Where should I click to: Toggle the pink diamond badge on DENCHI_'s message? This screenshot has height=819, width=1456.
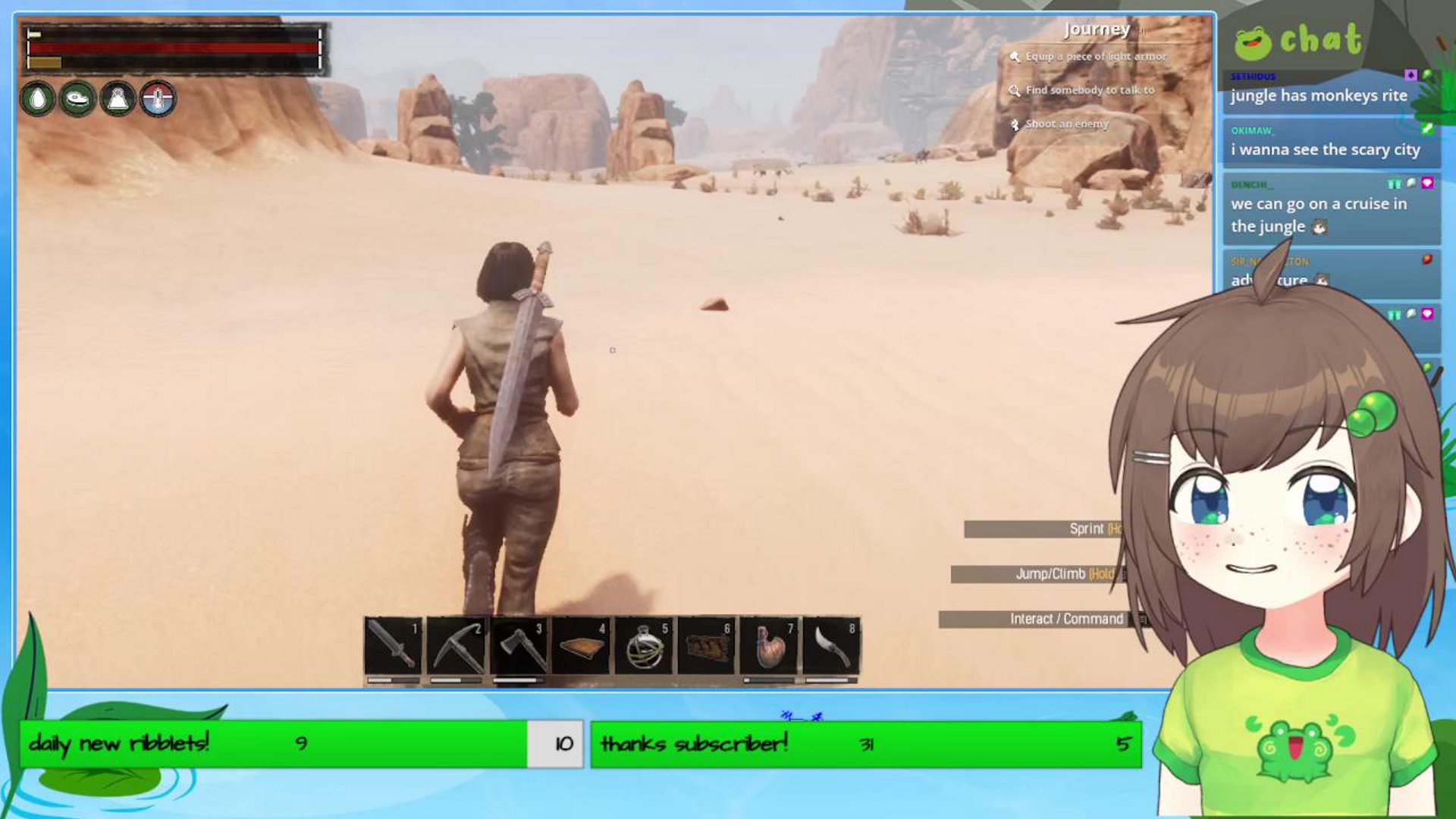coord(1429,182)
